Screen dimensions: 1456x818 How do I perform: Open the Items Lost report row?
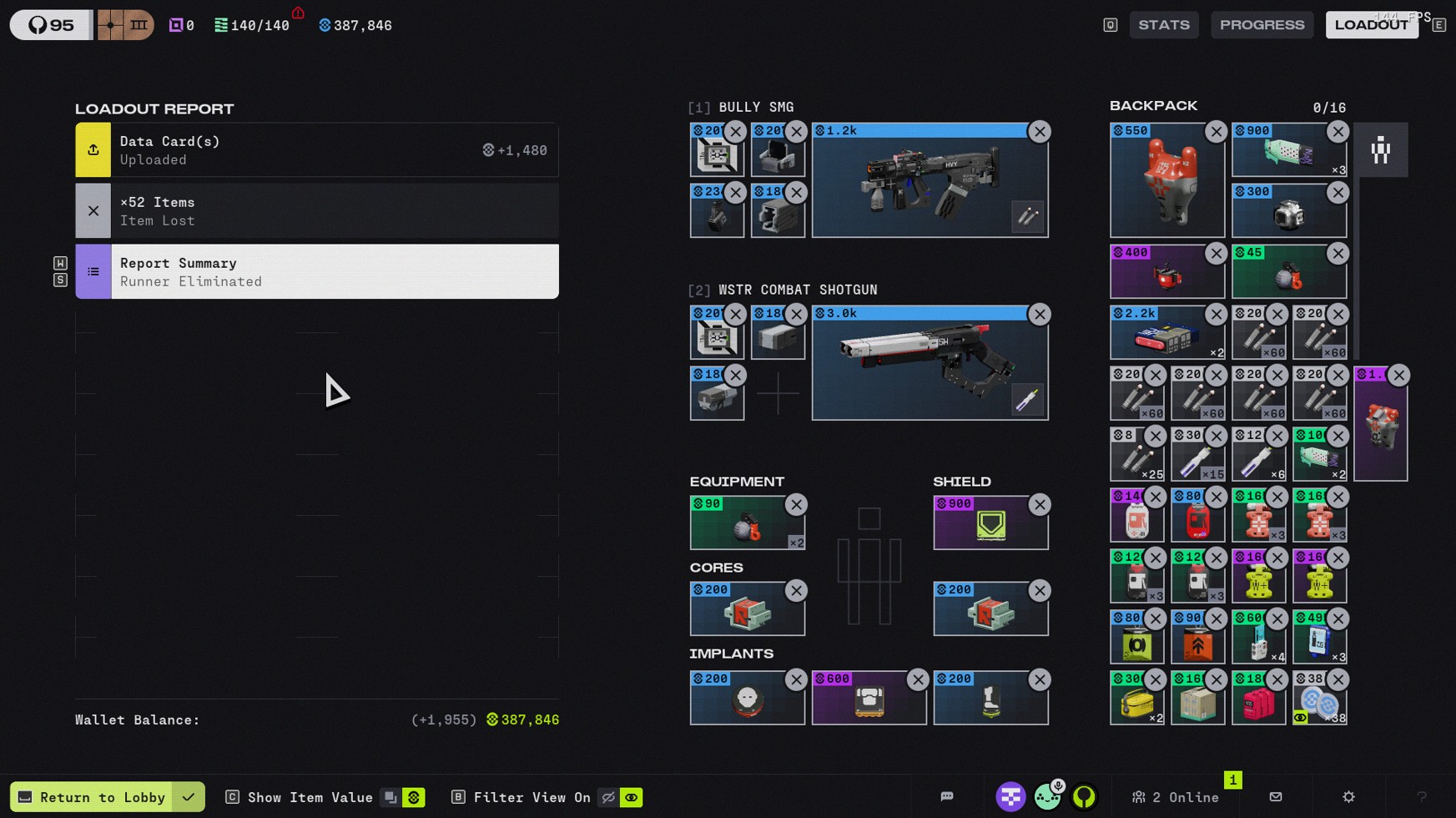pos(317,211)
